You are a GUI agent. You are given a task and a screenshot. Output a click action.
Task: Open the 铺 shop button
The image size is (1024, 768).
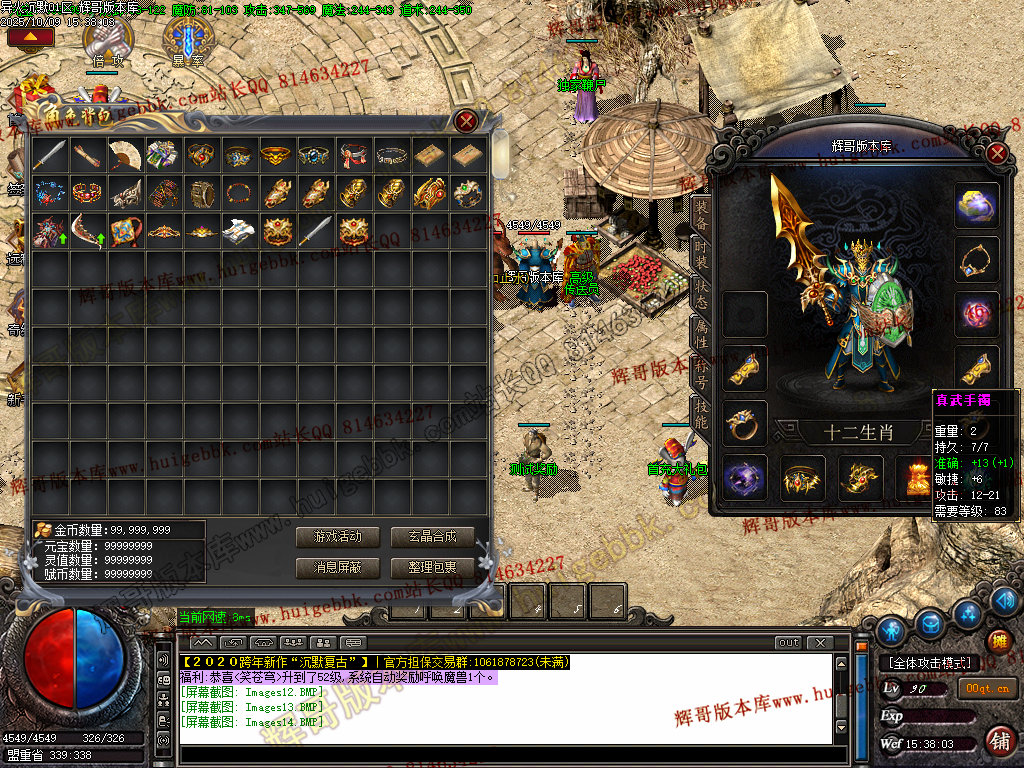[998, 741]
